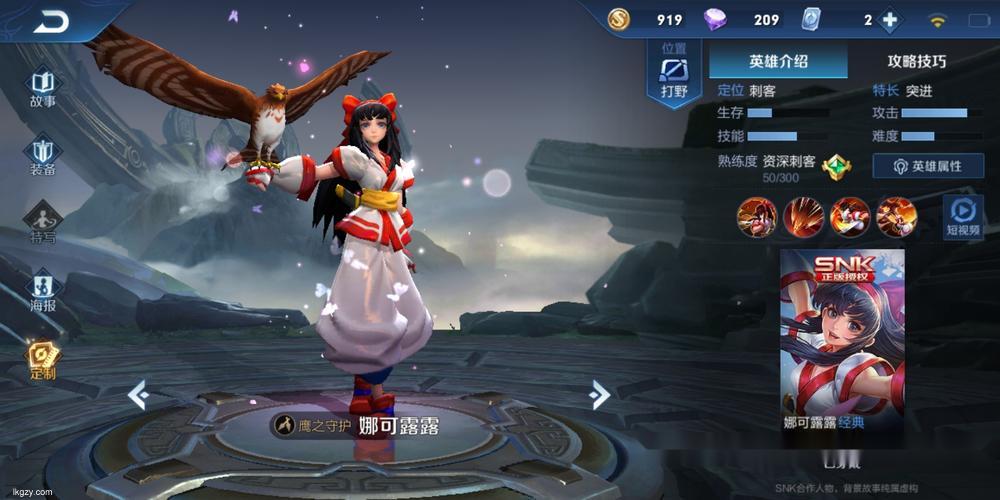Tap the purple diamond currency icon
Screen dimensions: 1000x500
716,20
